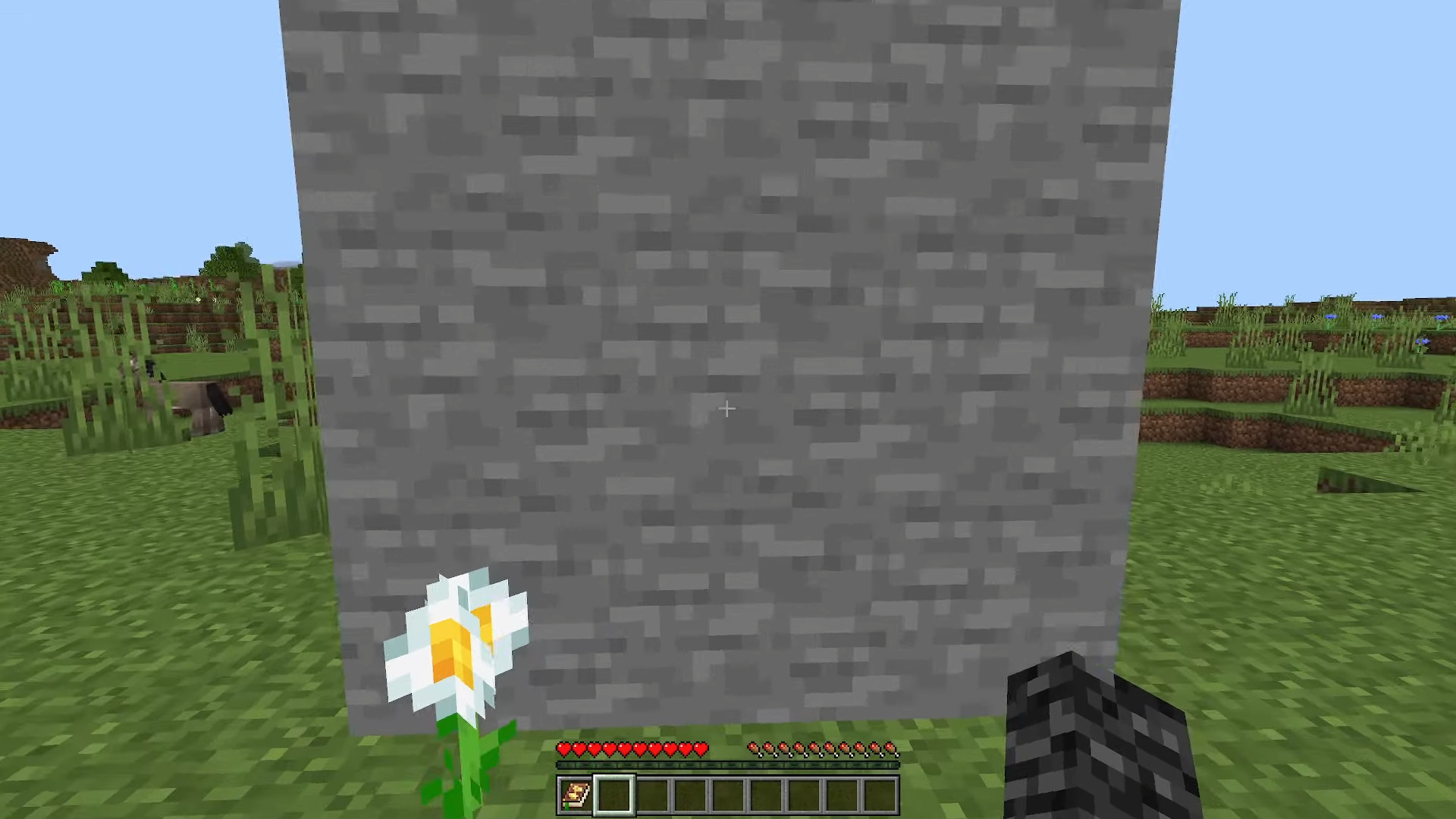Click the experience bar above the hotbar
The width and height of the screenshot is (1456, 819).
click(x=728, y=764)
